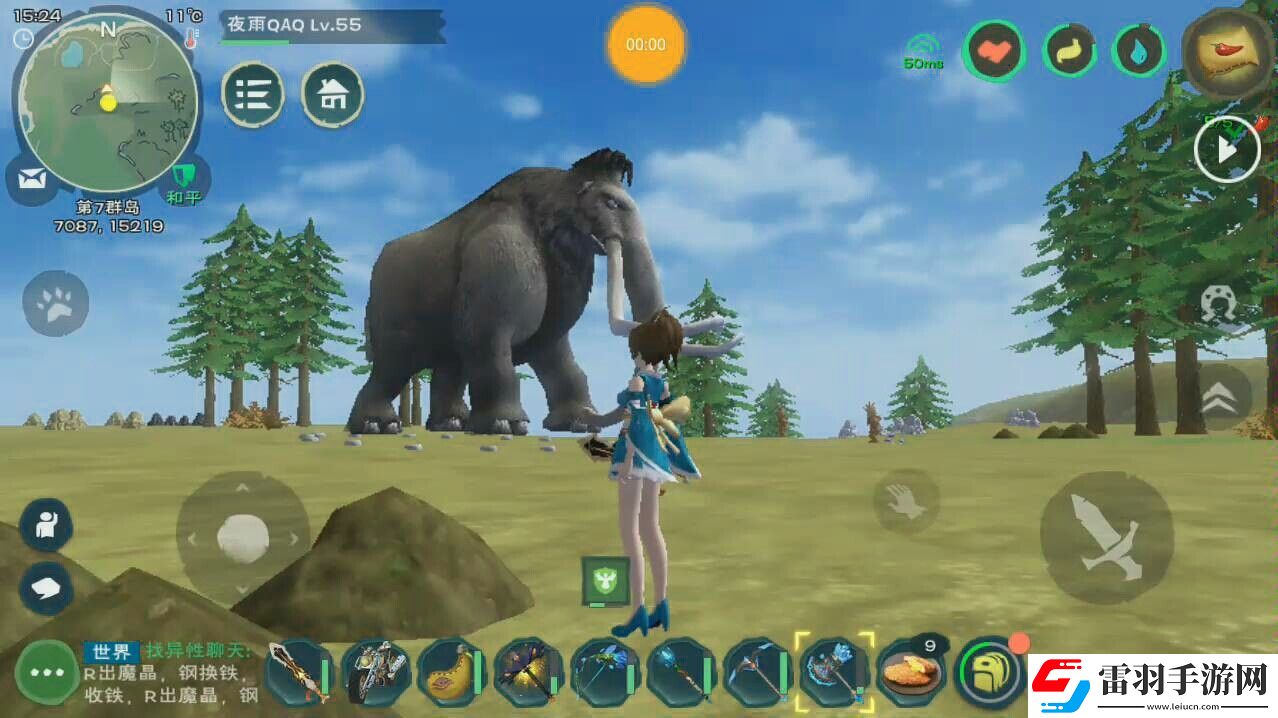Tap the hand interact button
The image size is (1278, 718).
coord(906,500)
